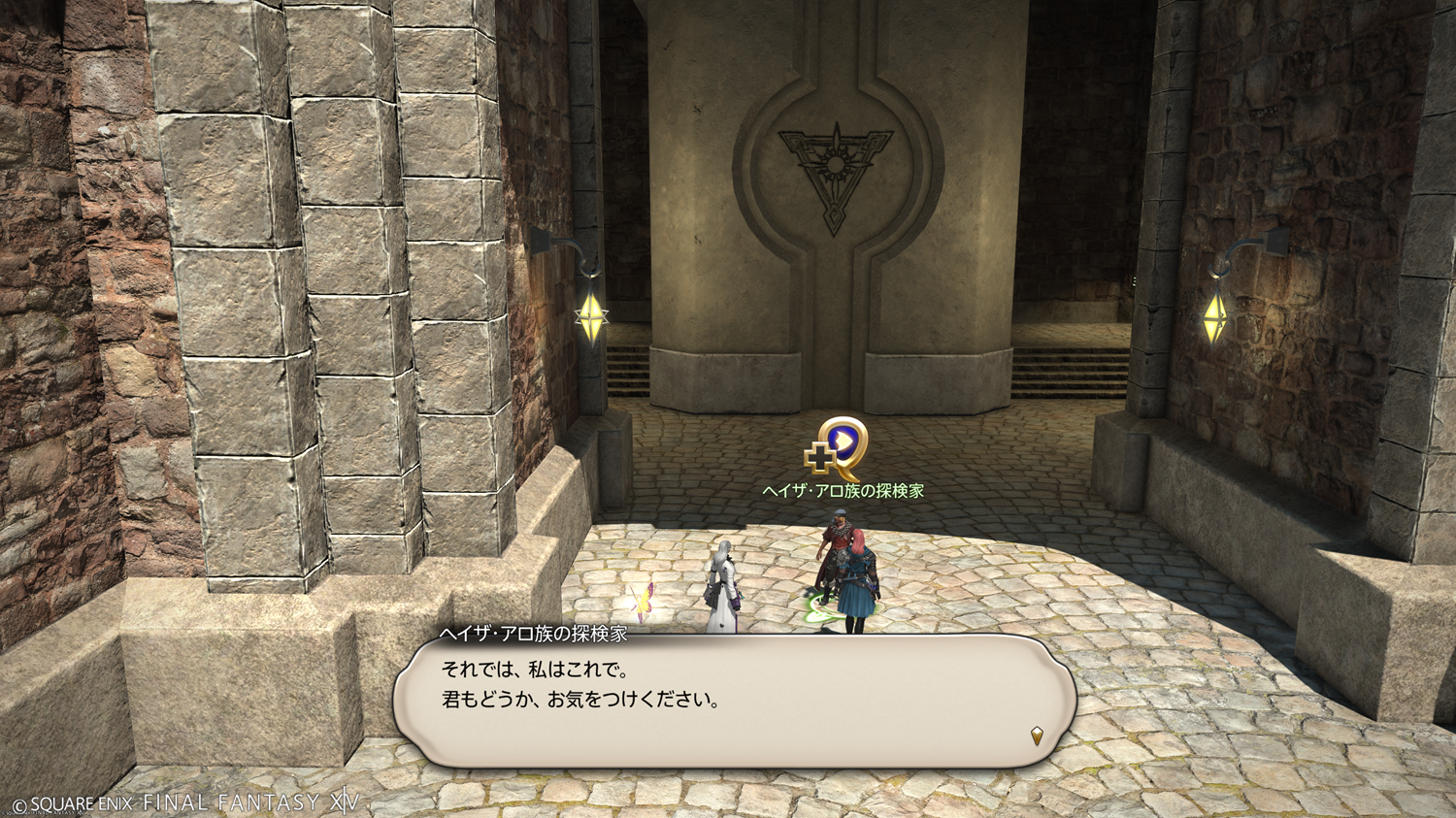
Task: Advance dialogue with the gold arrow indicator
Action: coord(1036,736)
